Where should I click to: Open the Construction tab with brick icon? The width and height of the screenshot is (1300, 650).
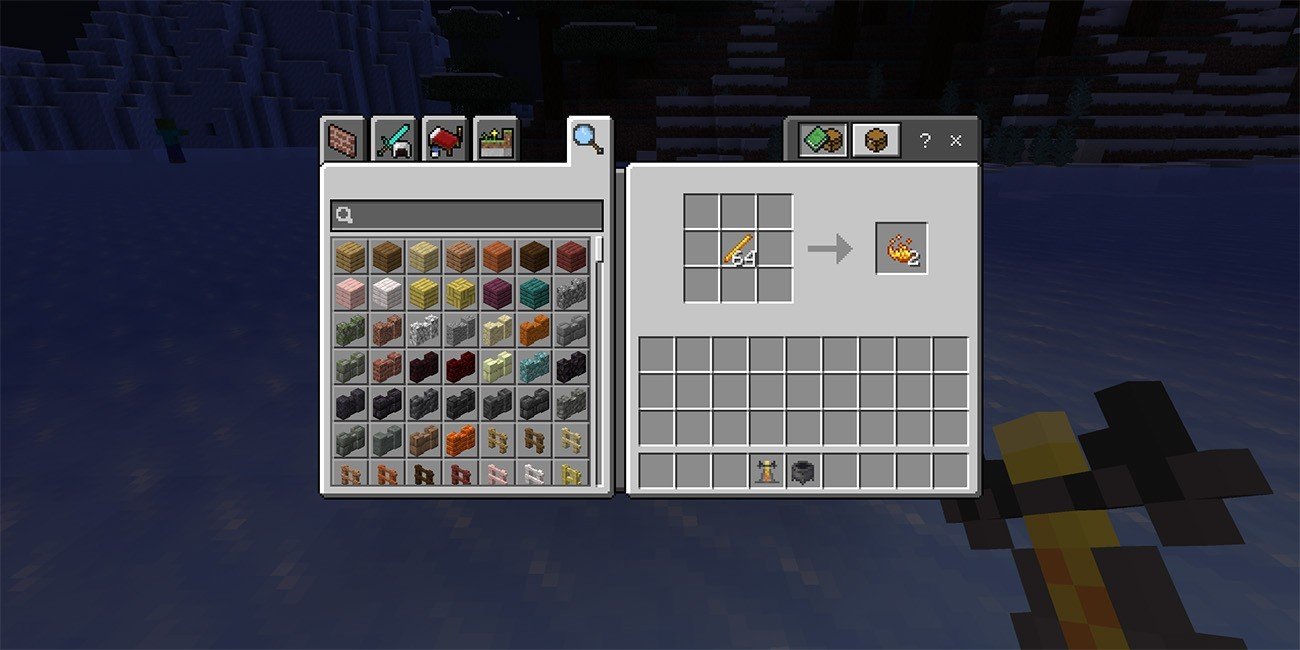[x=343, y=141]
